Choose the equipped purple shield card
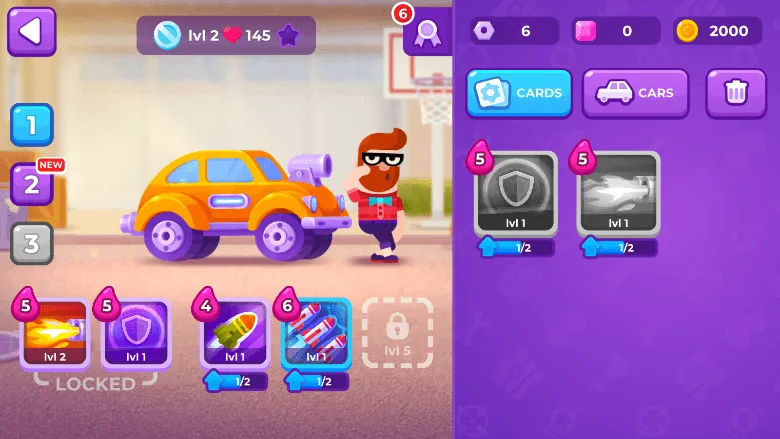Image resolution: width=780 pixels, height=439 pixels. (x=136, y=333)
